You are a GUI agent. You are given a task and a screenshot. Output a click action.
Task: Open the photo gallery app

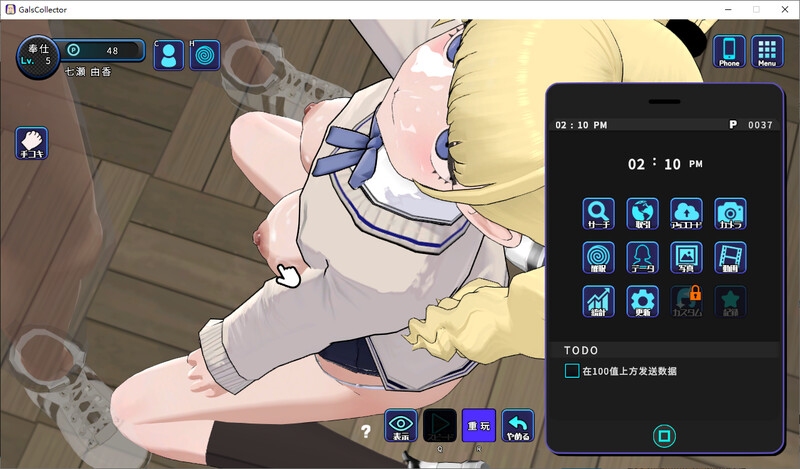tap(686, 258)
